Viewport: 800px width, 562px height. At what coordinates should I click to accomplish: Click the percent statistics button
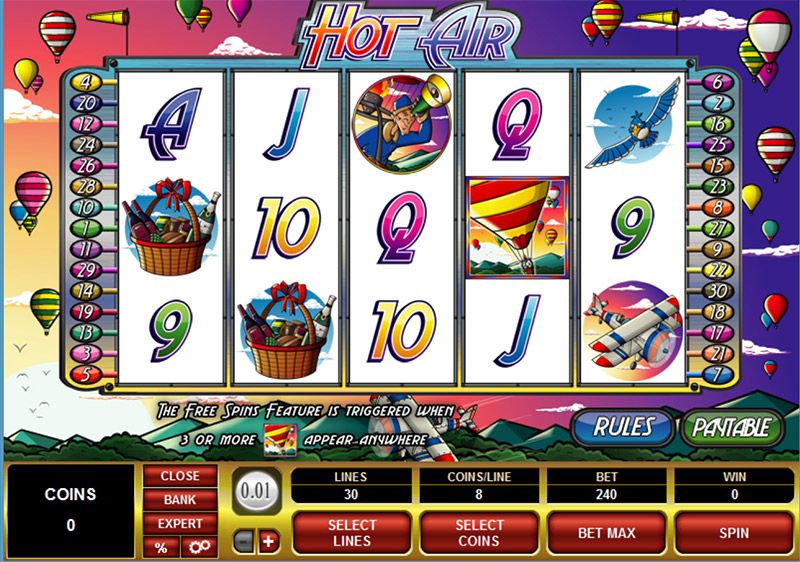160,547
